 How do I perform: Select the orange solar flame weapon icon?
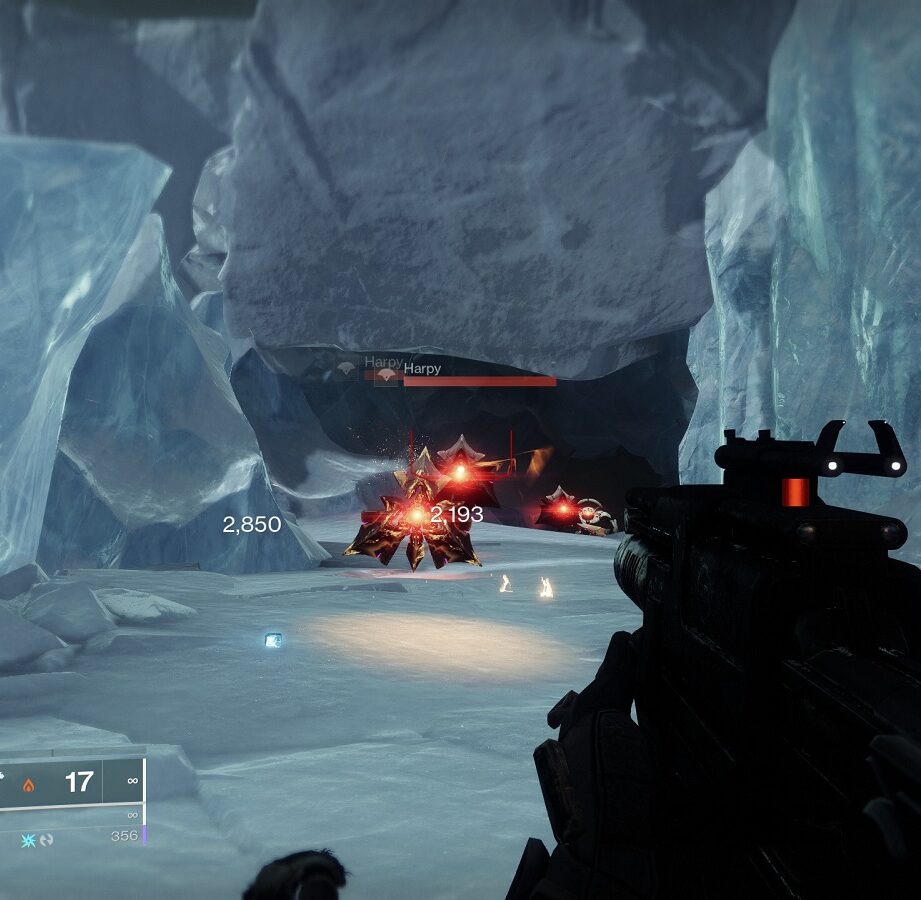coord(28,784)
